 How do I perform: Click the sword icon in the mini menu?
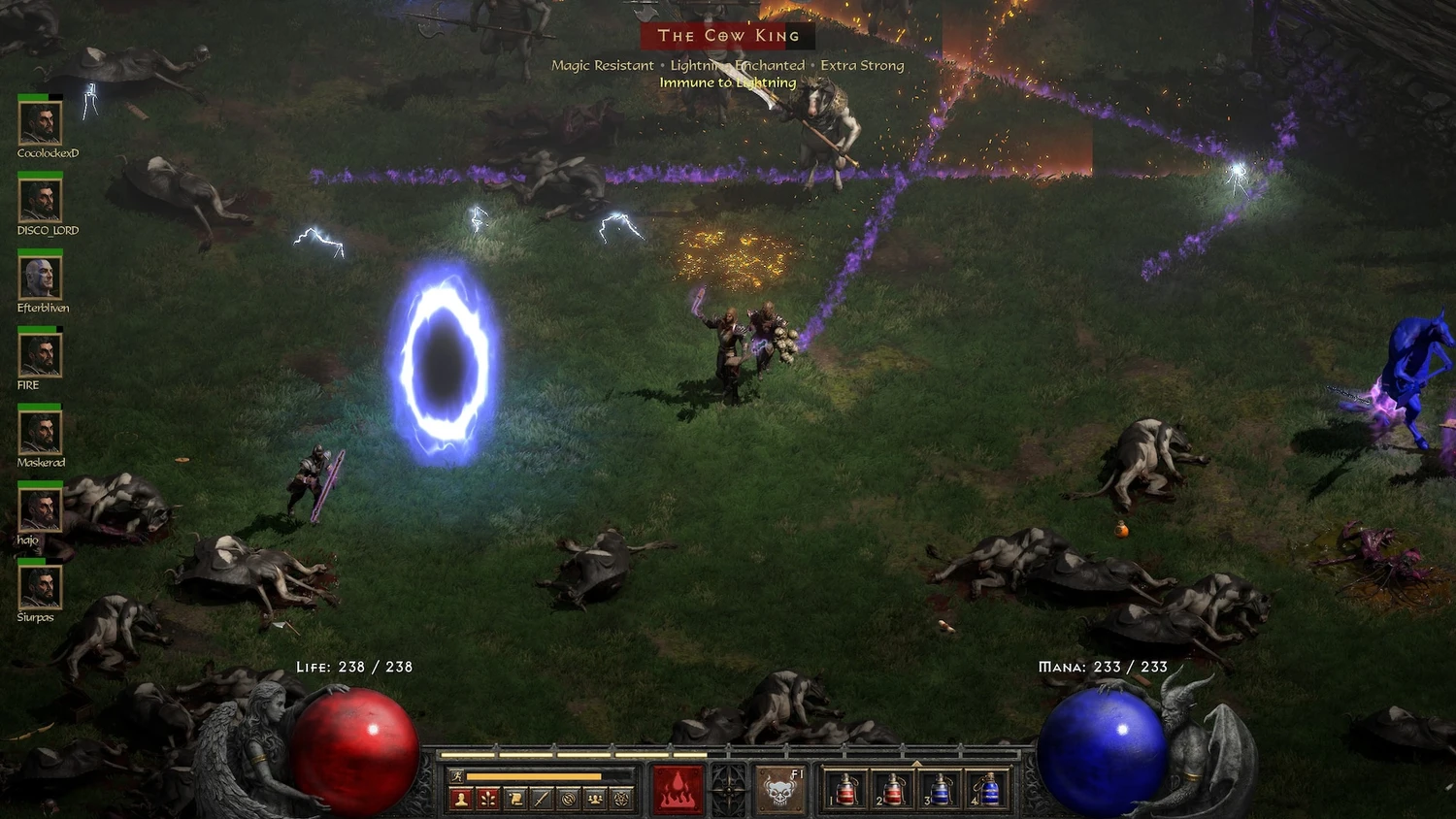click(x=542, y=799)
